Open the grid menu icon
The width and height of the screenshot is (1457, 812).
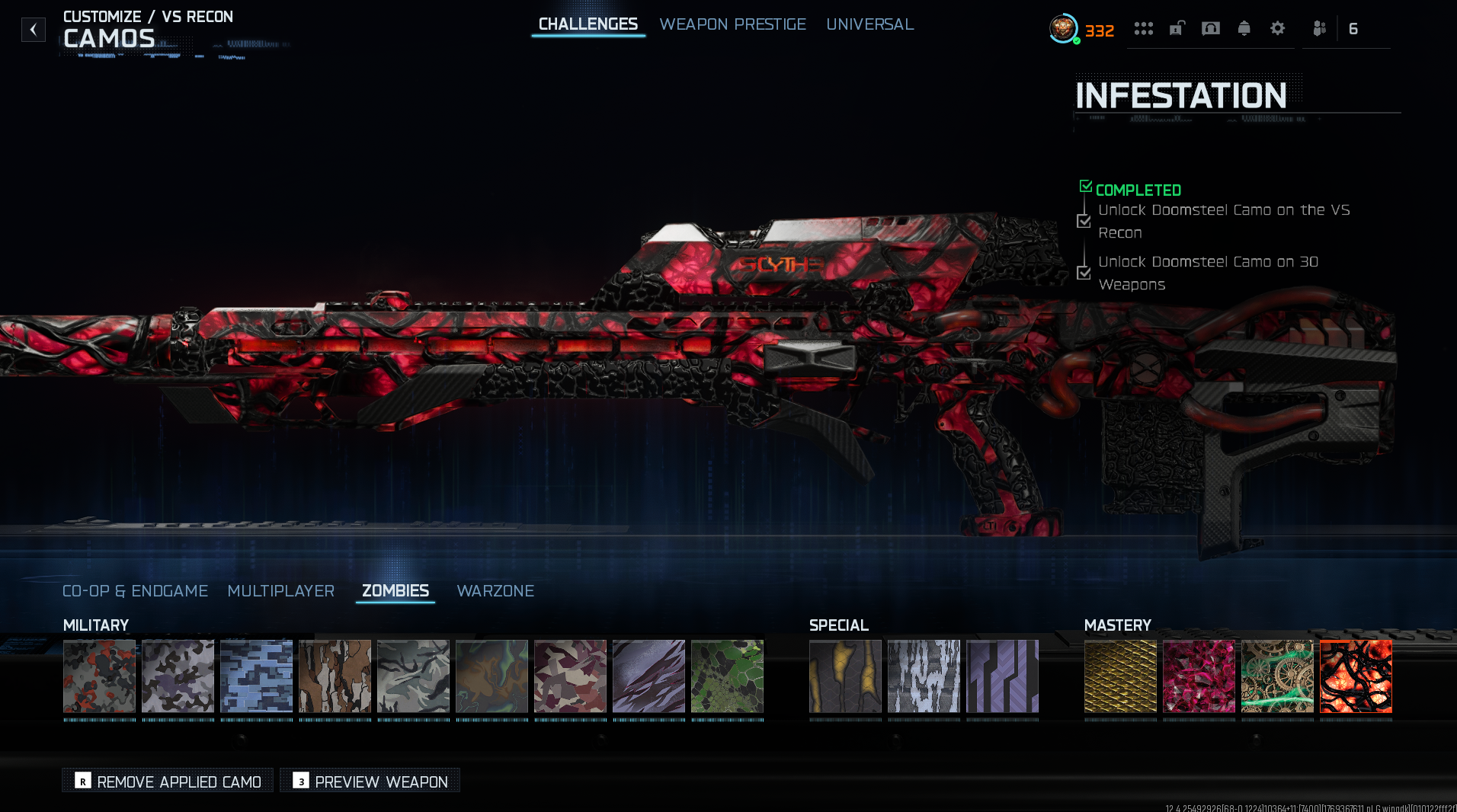[1143, 29]
